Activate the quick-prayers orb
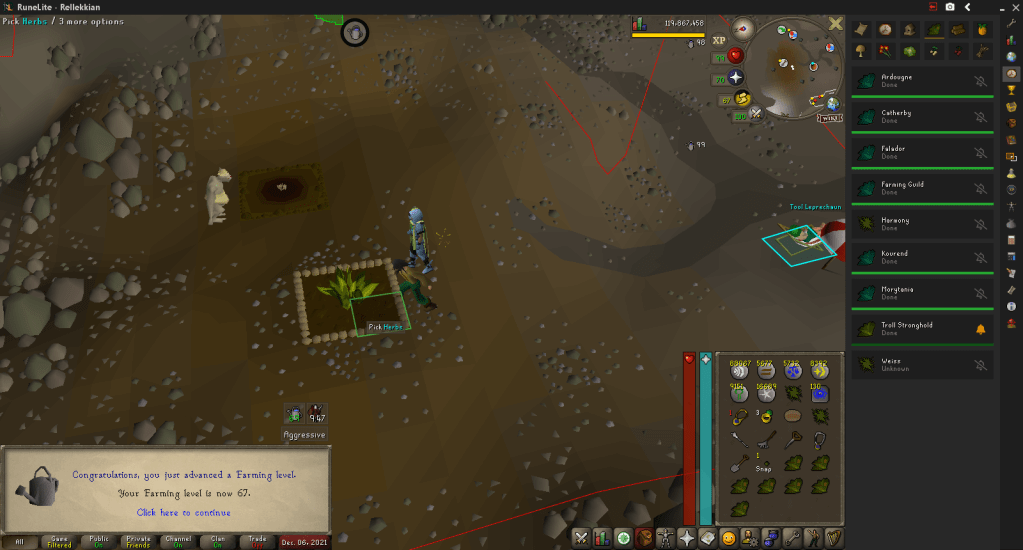1023x550 pixels. [736, 77]
